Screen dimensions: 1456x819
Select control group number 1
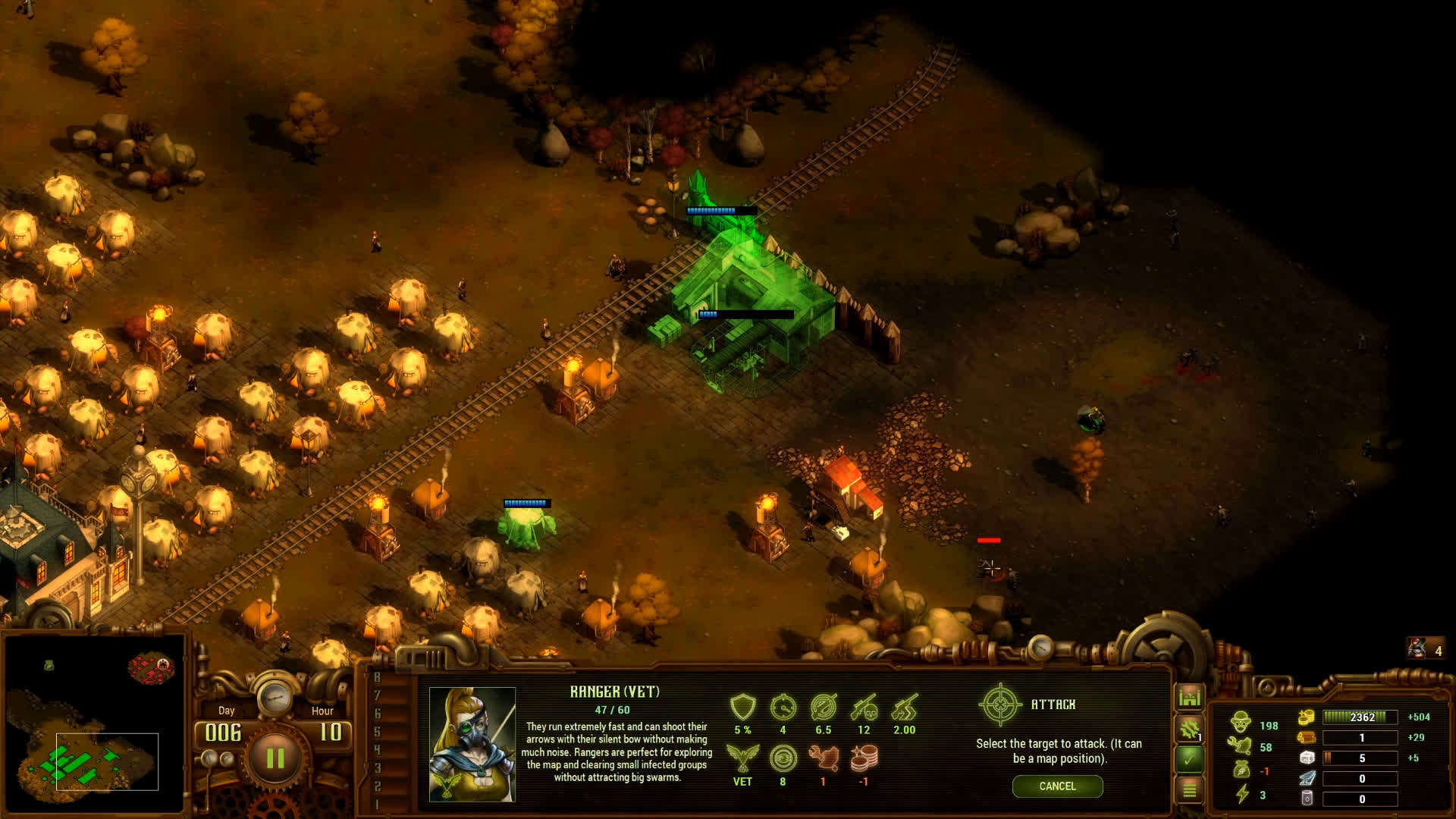(x=377, y=804)
